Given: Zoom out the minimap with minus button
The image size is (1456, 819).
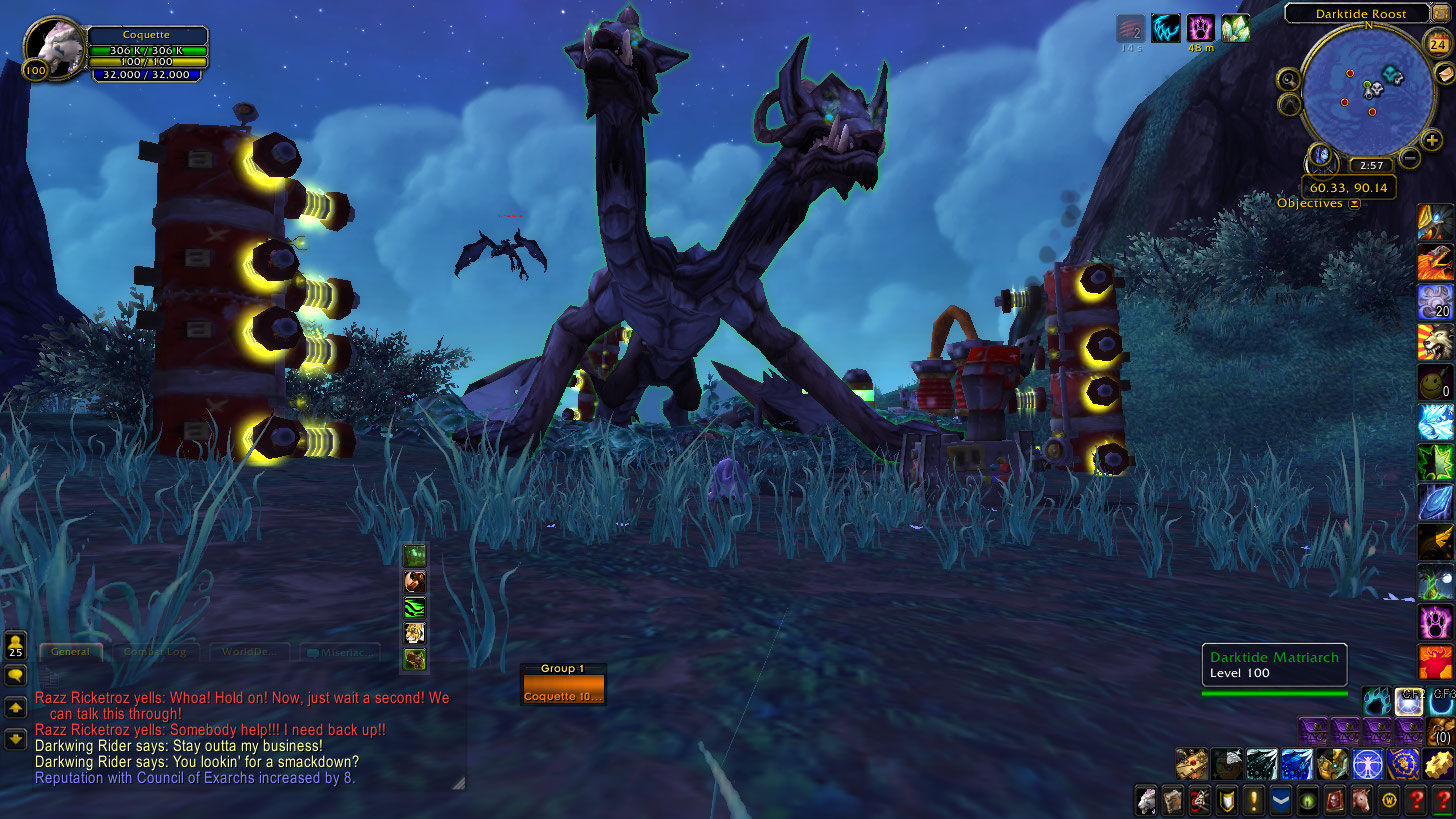Looking at the screenshot, I should 1409,157.
